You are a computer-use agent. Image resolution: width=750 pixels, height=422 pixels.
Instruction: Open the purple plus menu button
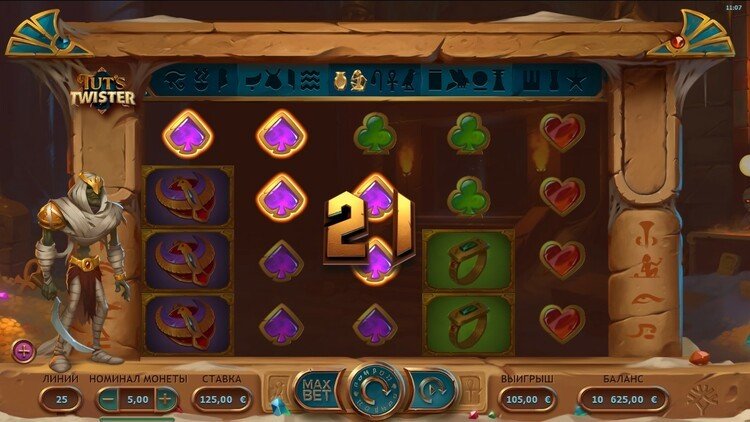[x=24, y=351]
